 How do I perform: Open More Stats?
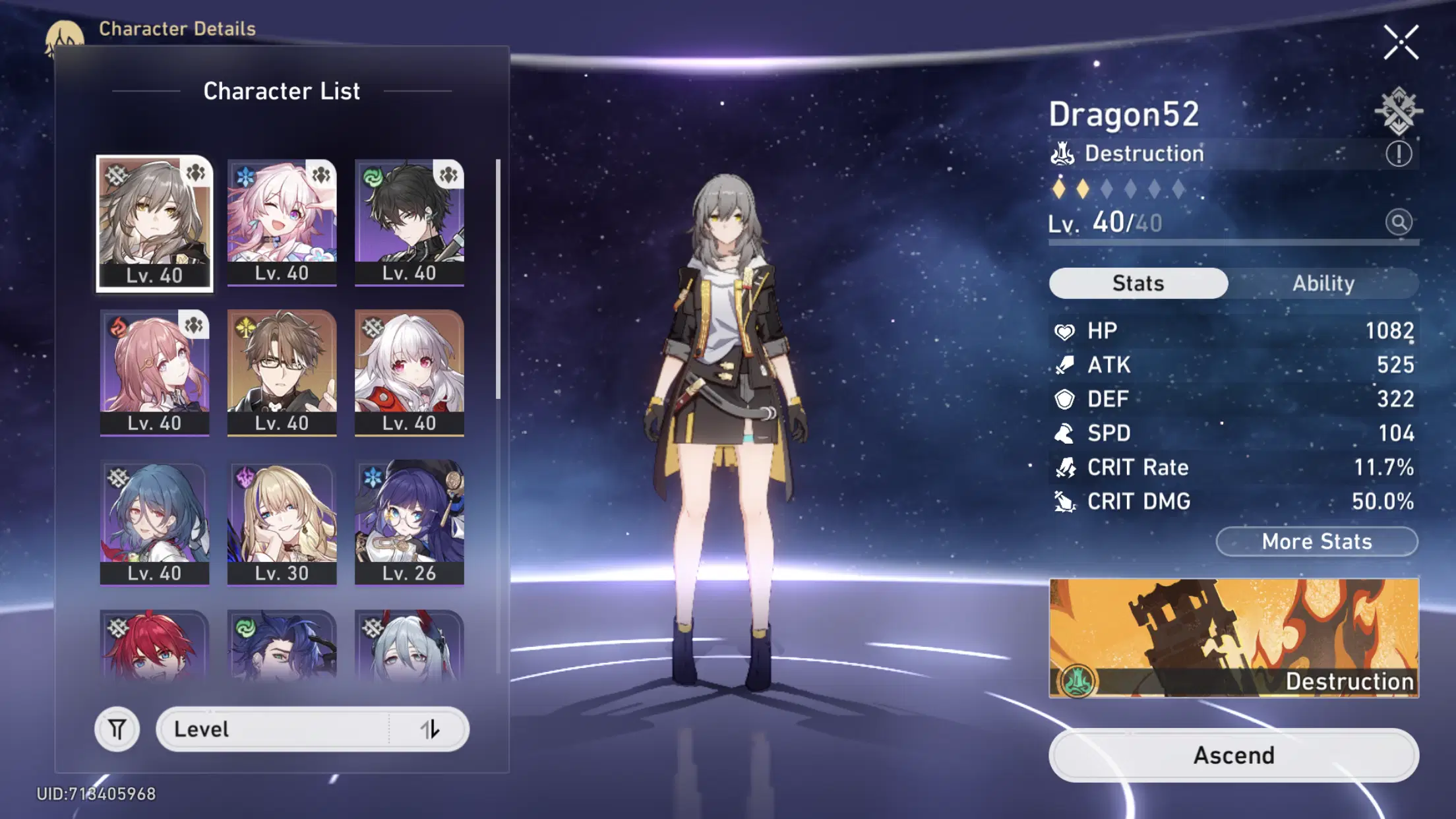pos(1316,541)
